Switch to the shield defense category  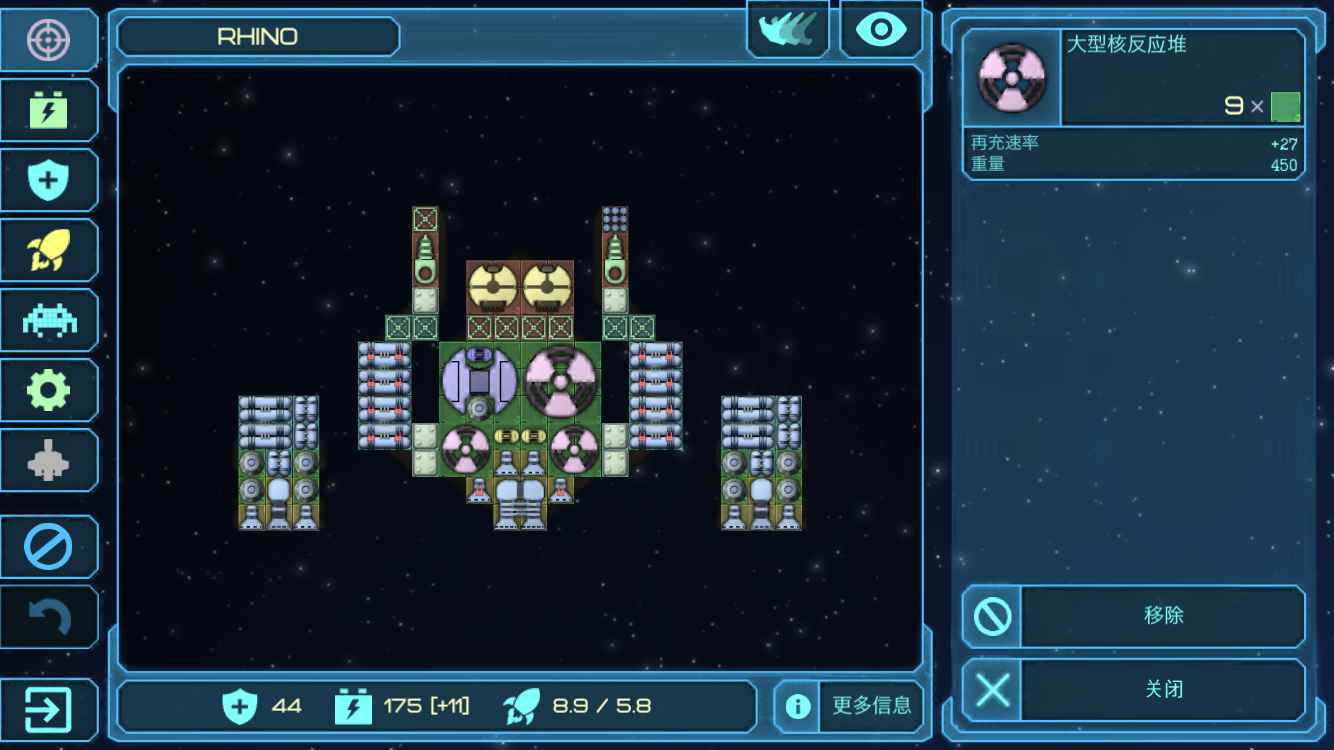(x=48, y=180)
